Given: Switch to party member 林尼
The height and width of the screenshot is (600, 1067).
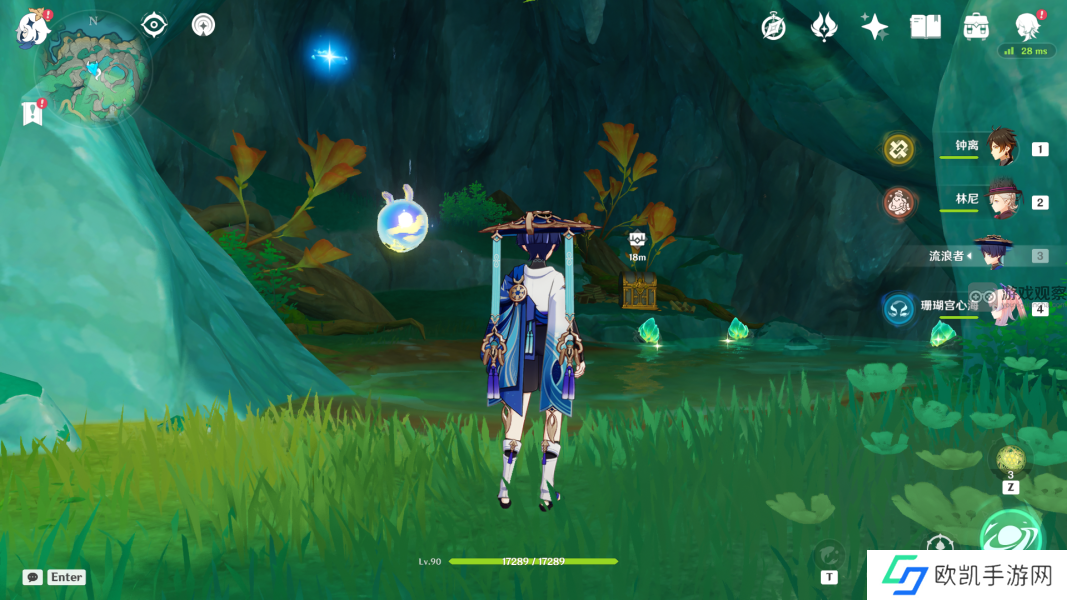Looking at the screenshot, I should point(1001,200).
